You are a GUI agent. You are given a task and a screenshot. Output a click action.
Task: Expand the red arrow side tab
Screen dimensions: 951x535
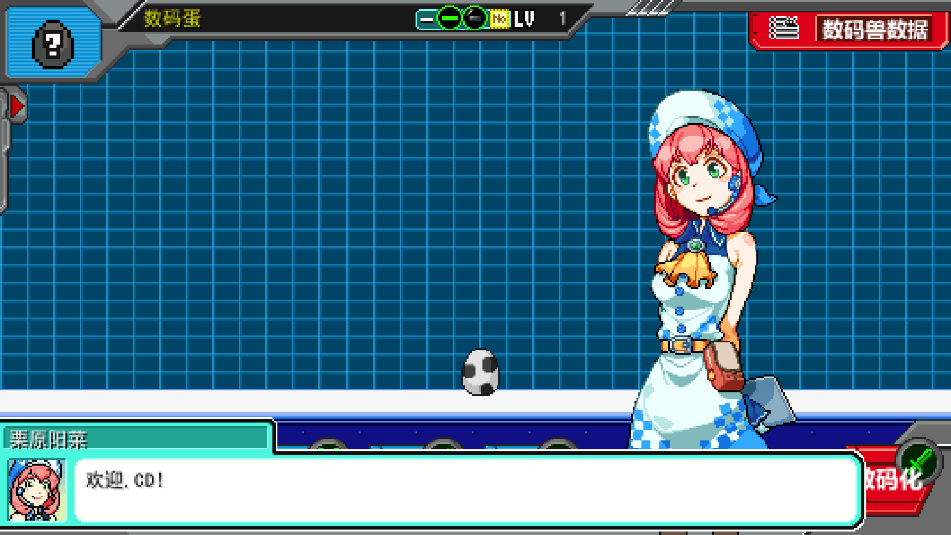coord(15,104)
